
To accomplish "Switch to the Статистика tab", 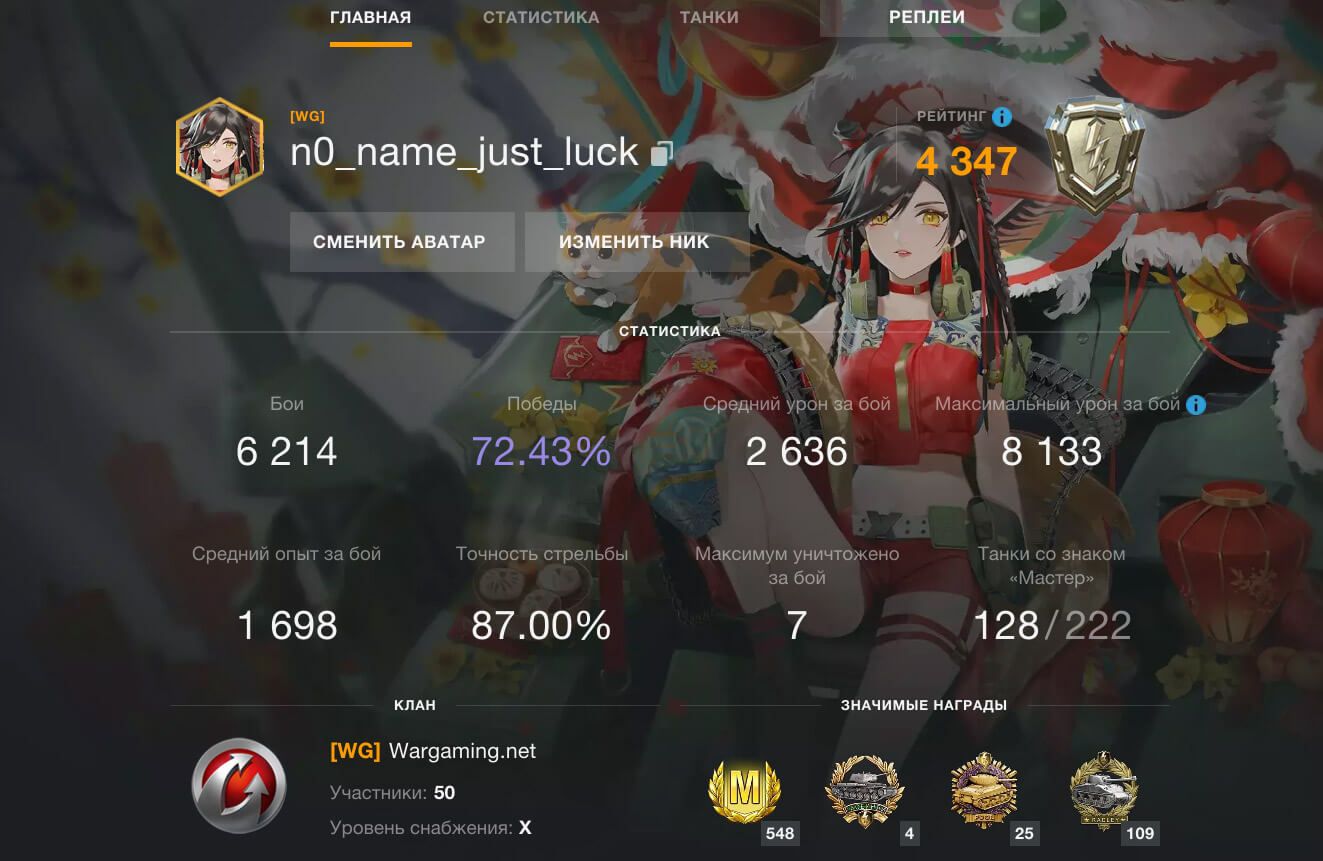I will 541,17.
